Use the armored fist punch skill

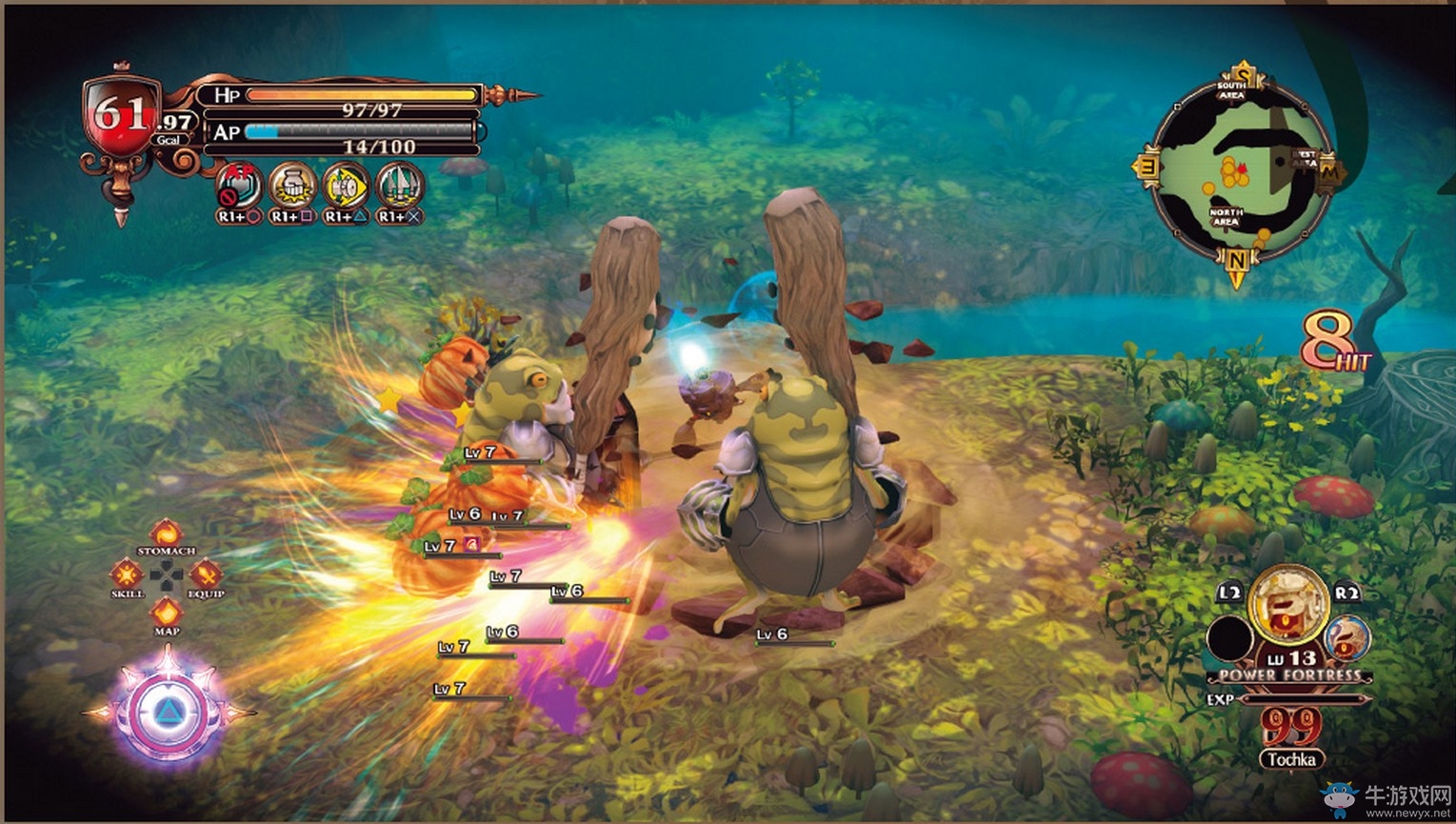pos(292,185)
